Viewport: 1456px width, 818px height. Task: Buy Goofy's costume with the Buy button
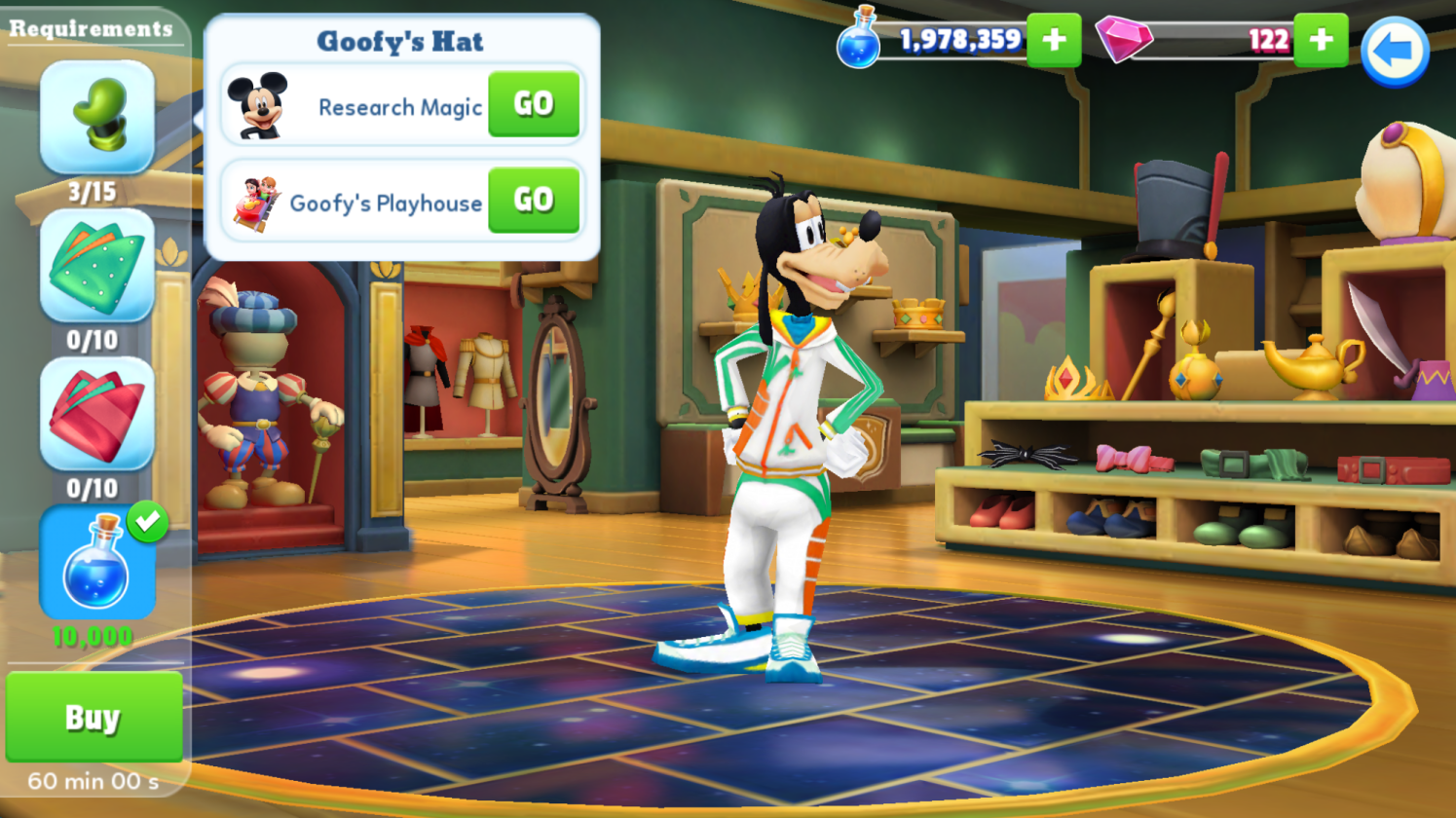[x=93, y=718]
